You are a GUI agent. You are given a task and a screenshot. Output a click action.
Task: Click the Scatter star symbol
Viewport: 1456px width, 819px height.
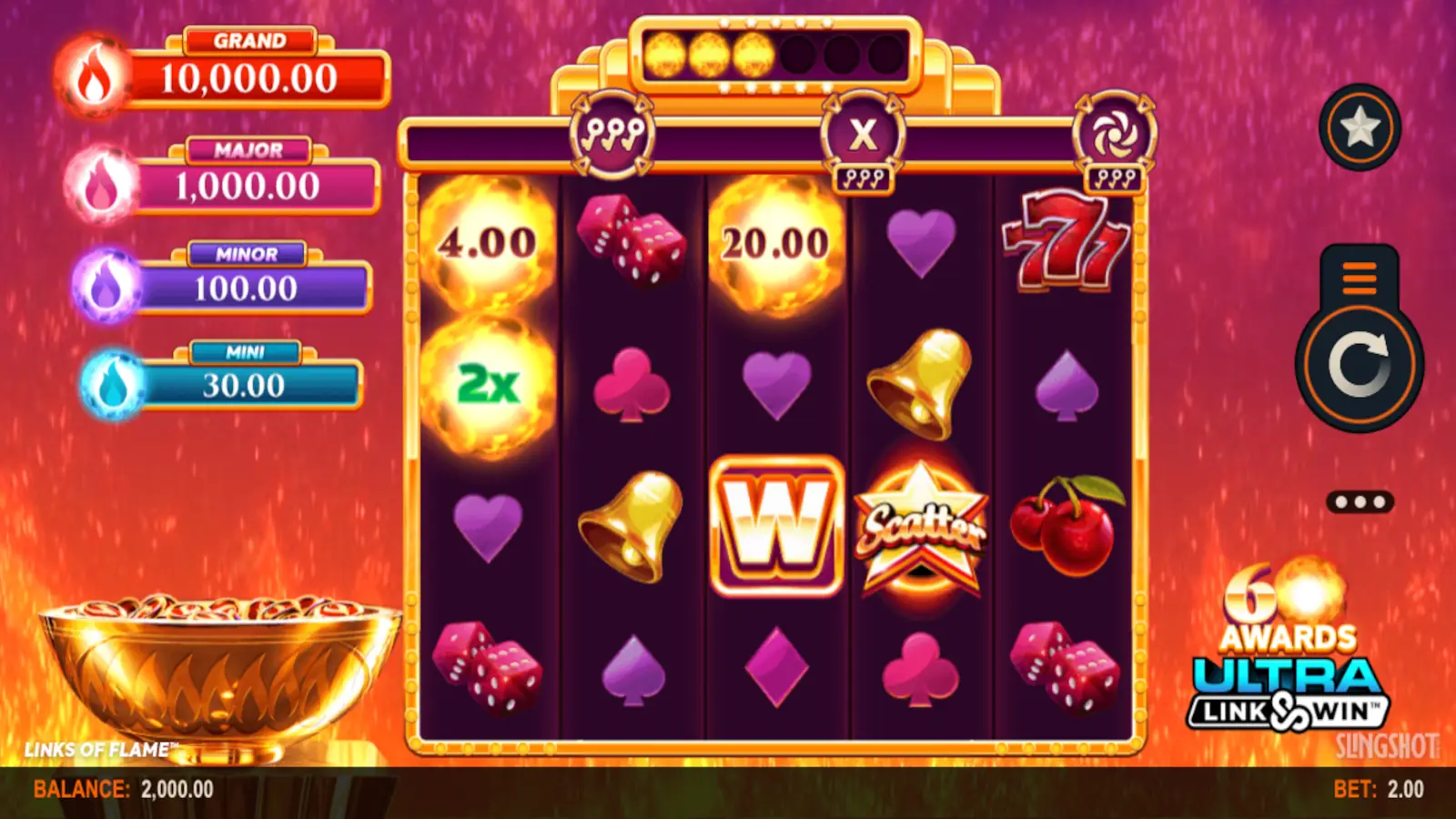point(921,528)
